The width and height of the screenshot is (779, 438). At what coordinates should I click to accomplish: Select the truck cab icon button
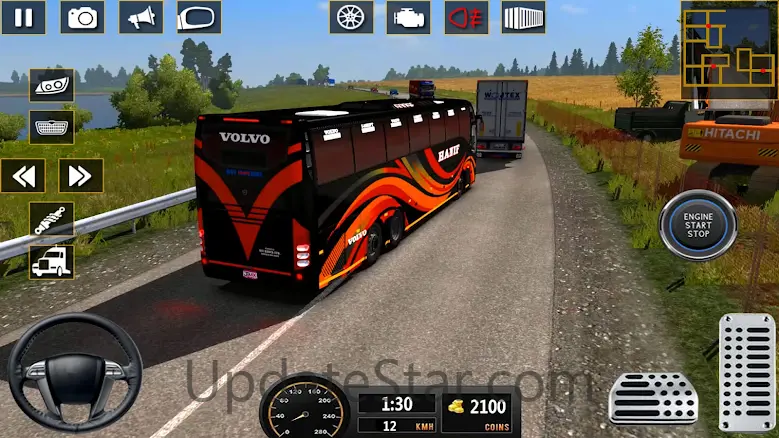tap(51, 262)
